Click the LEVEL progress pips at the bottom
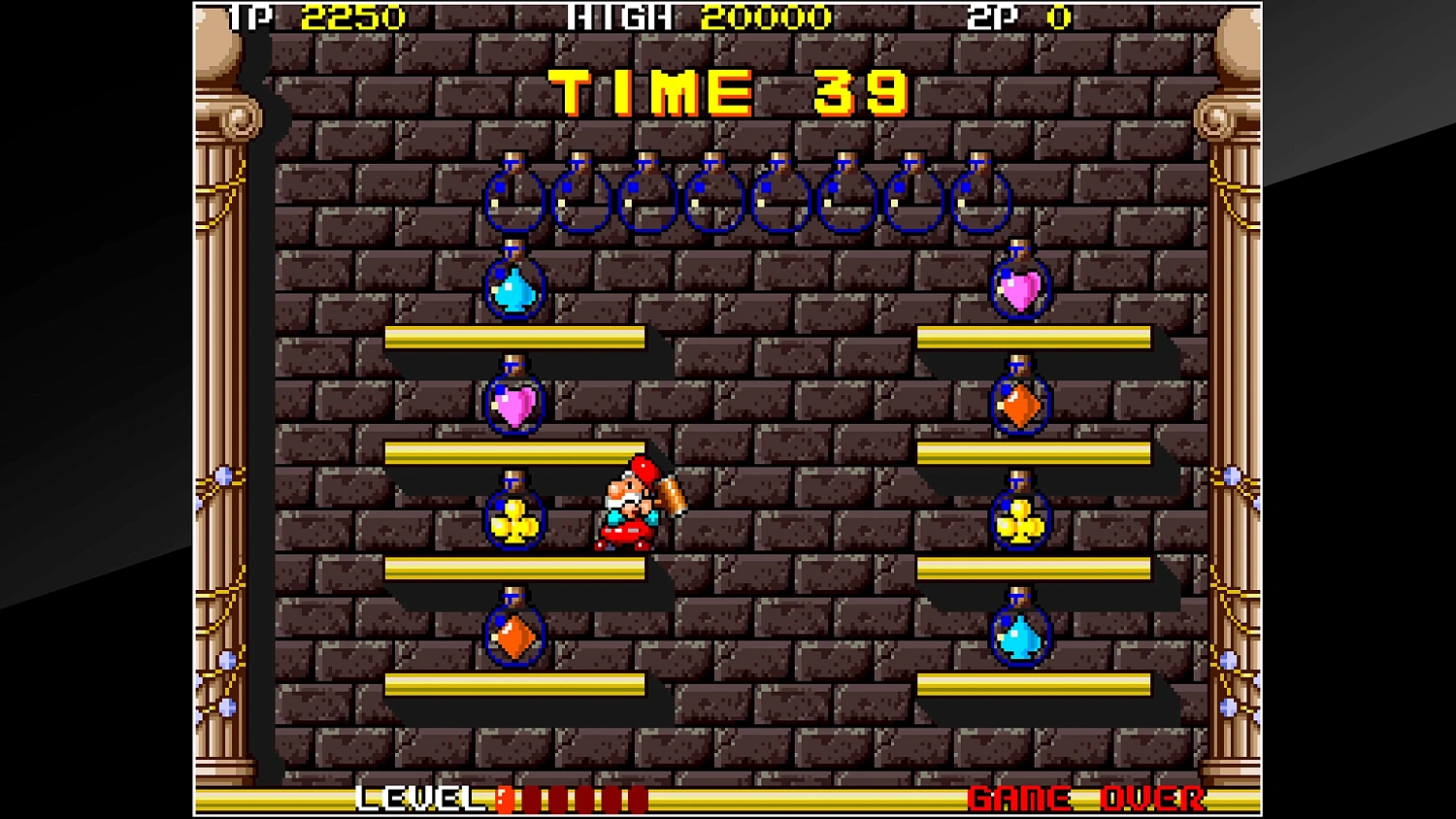1456x819 pixels. (x=573, y=800)
